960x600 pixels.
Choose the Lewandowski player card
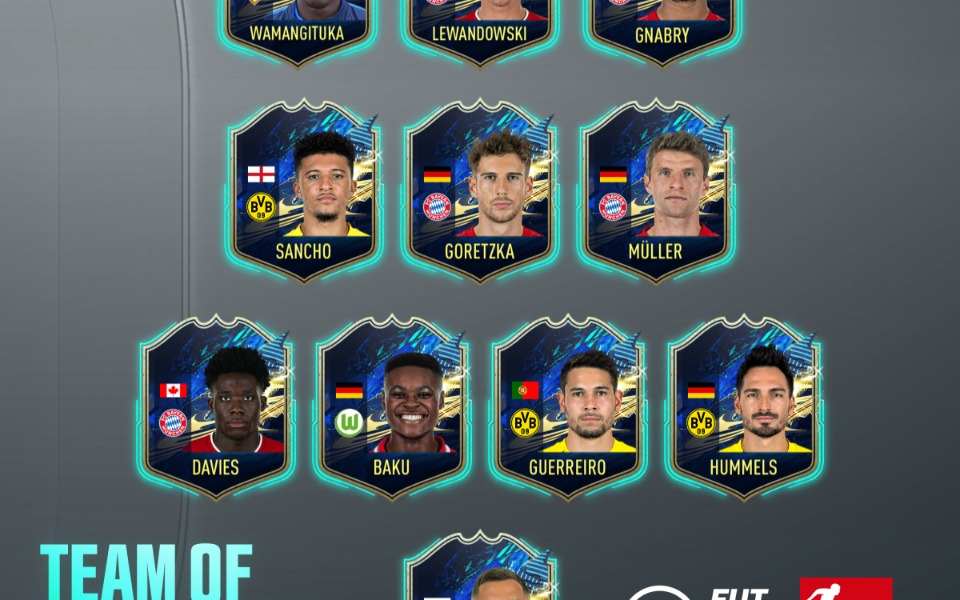pos(480,25)
